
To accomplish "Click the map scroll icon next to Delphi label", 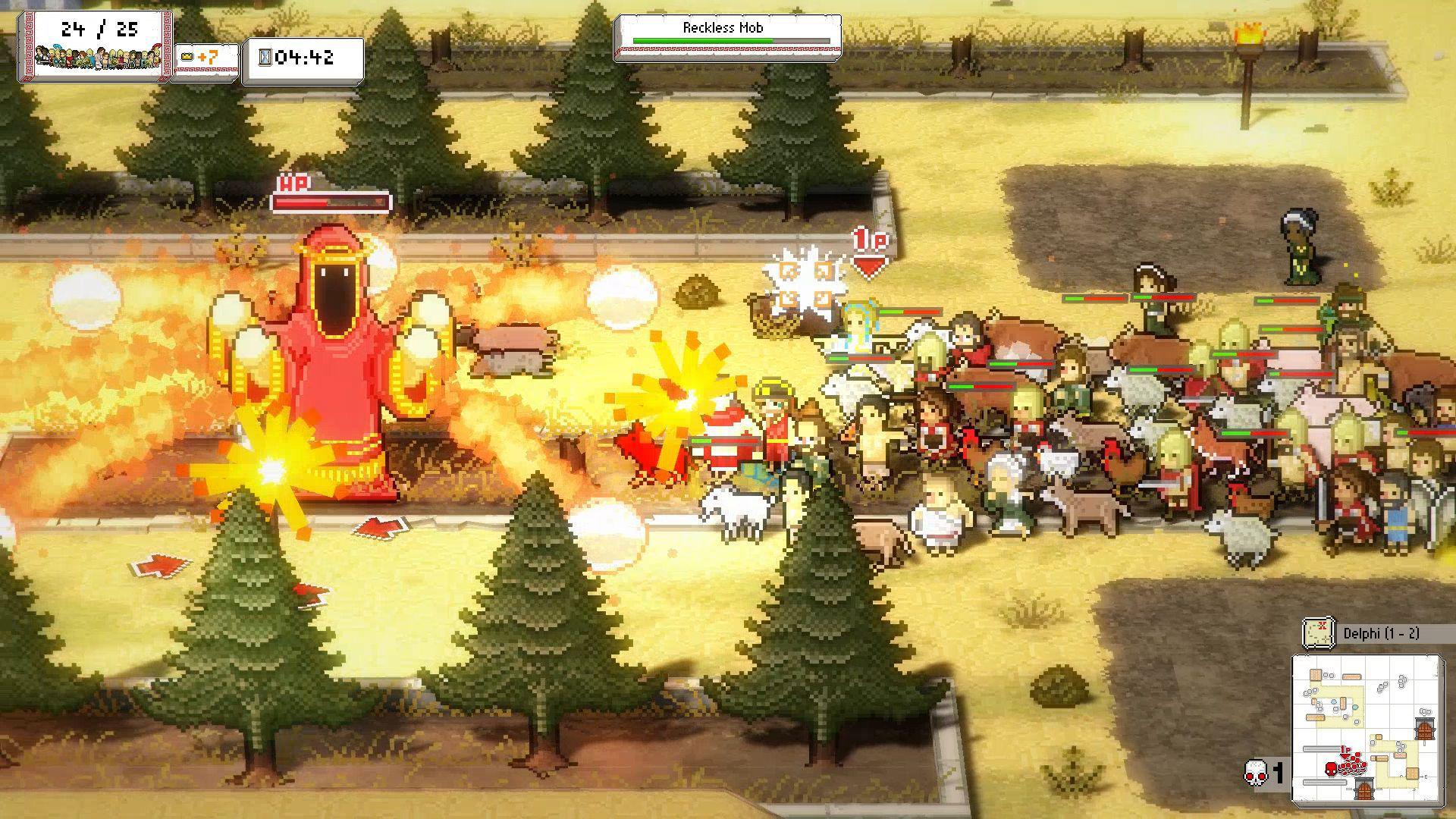I will [x=1317, y=633].
